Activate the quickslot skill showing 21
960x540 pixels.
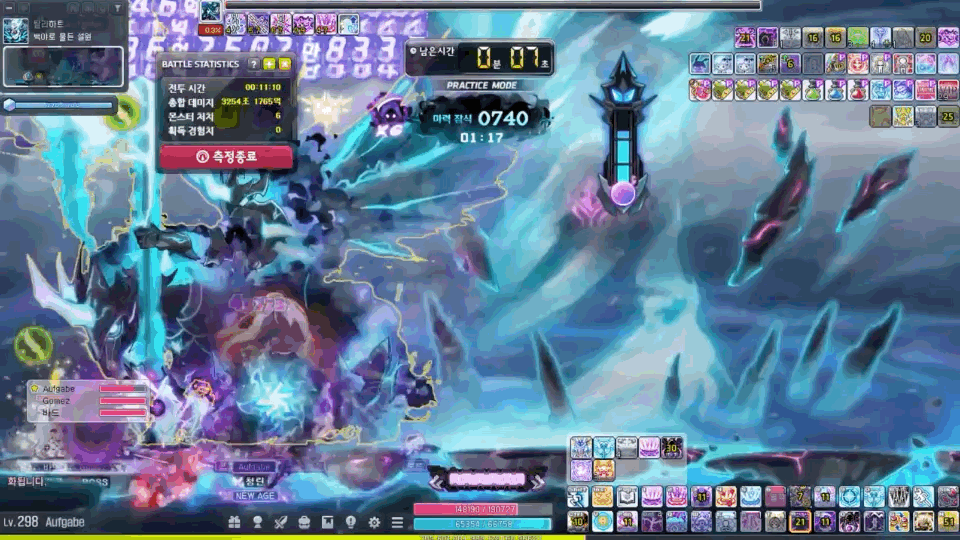coord(800,521)
